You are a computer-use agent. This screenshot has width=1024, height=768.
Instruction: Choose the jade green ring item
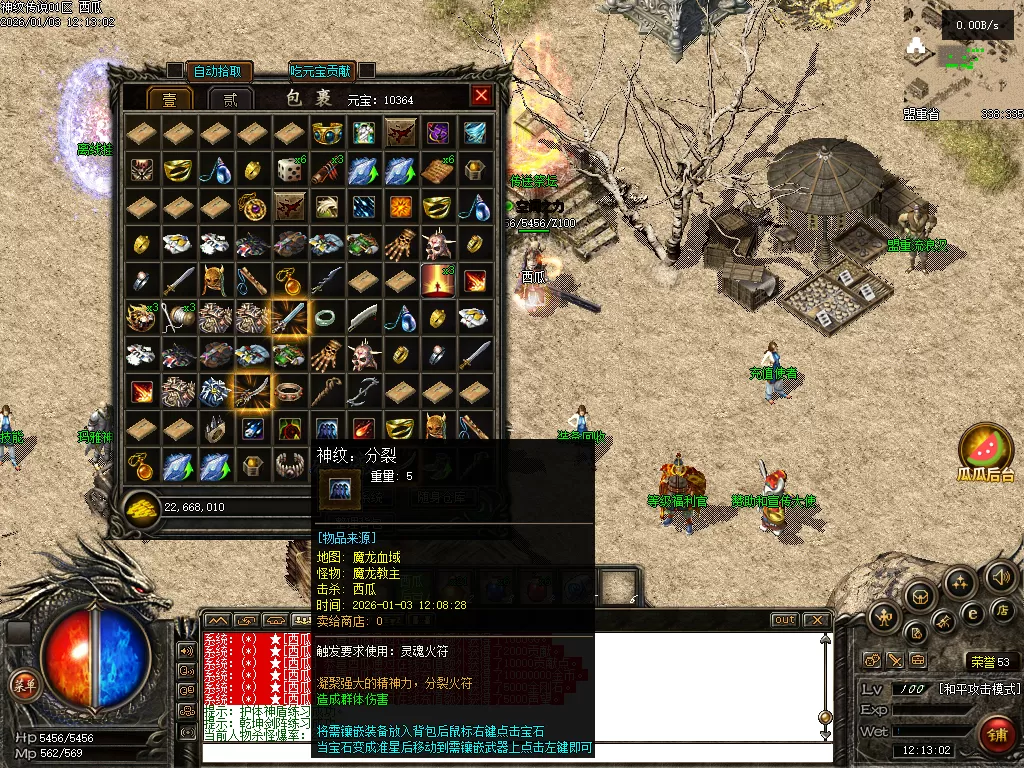(x=326, y=318)
